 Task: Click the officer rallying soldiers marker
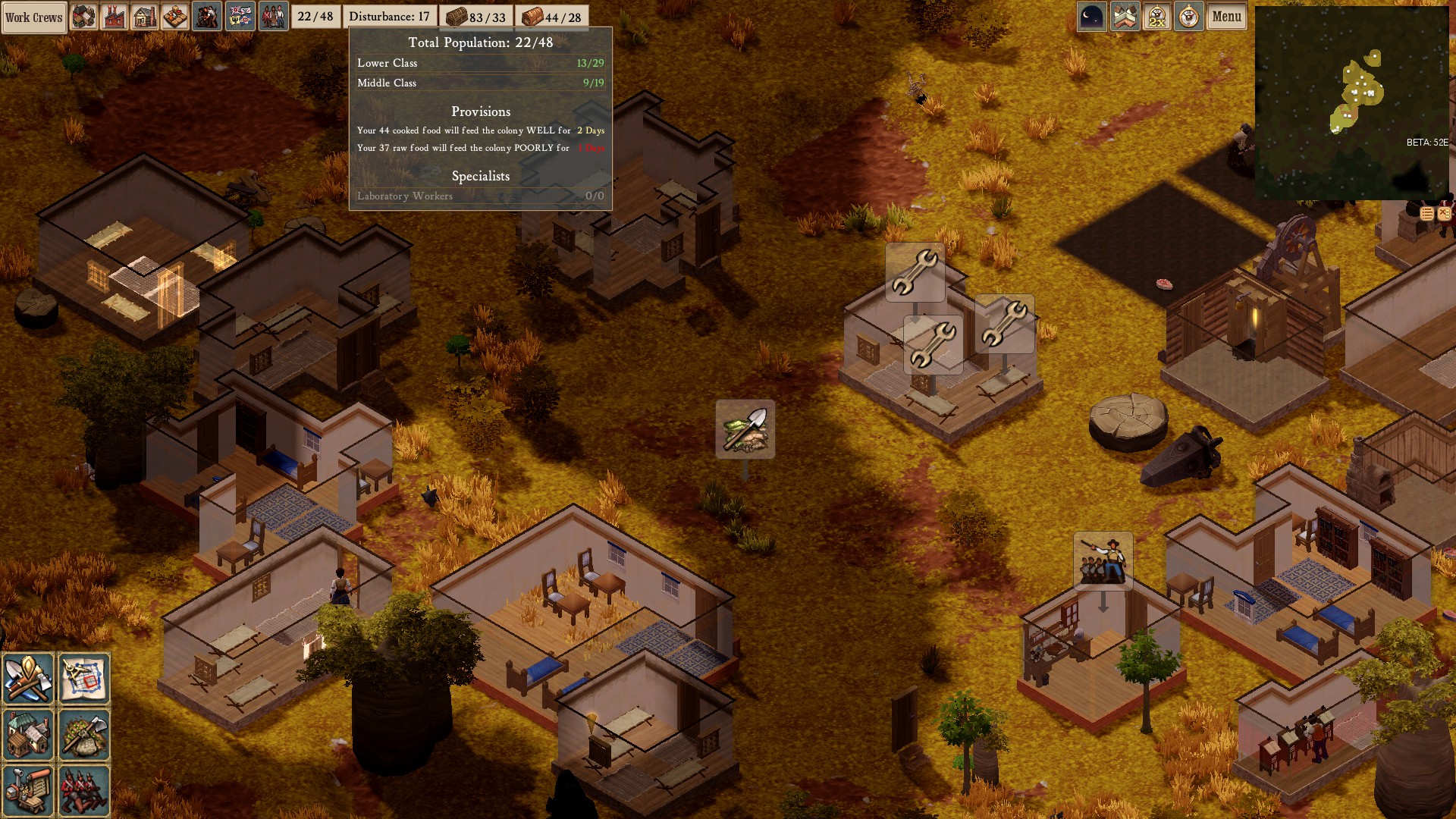pos(1103,561)
